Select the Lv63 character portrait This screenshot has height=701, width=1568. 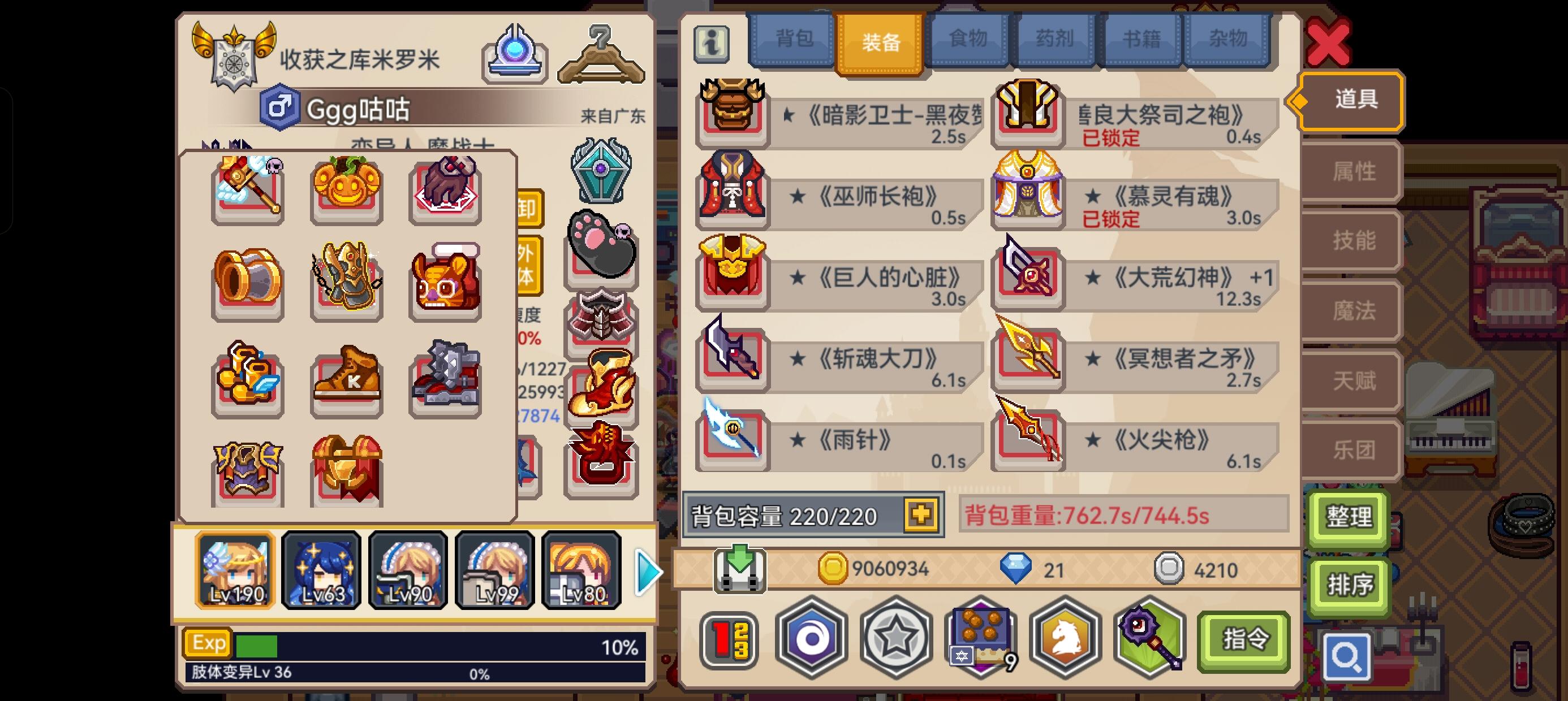click(321, 569)
